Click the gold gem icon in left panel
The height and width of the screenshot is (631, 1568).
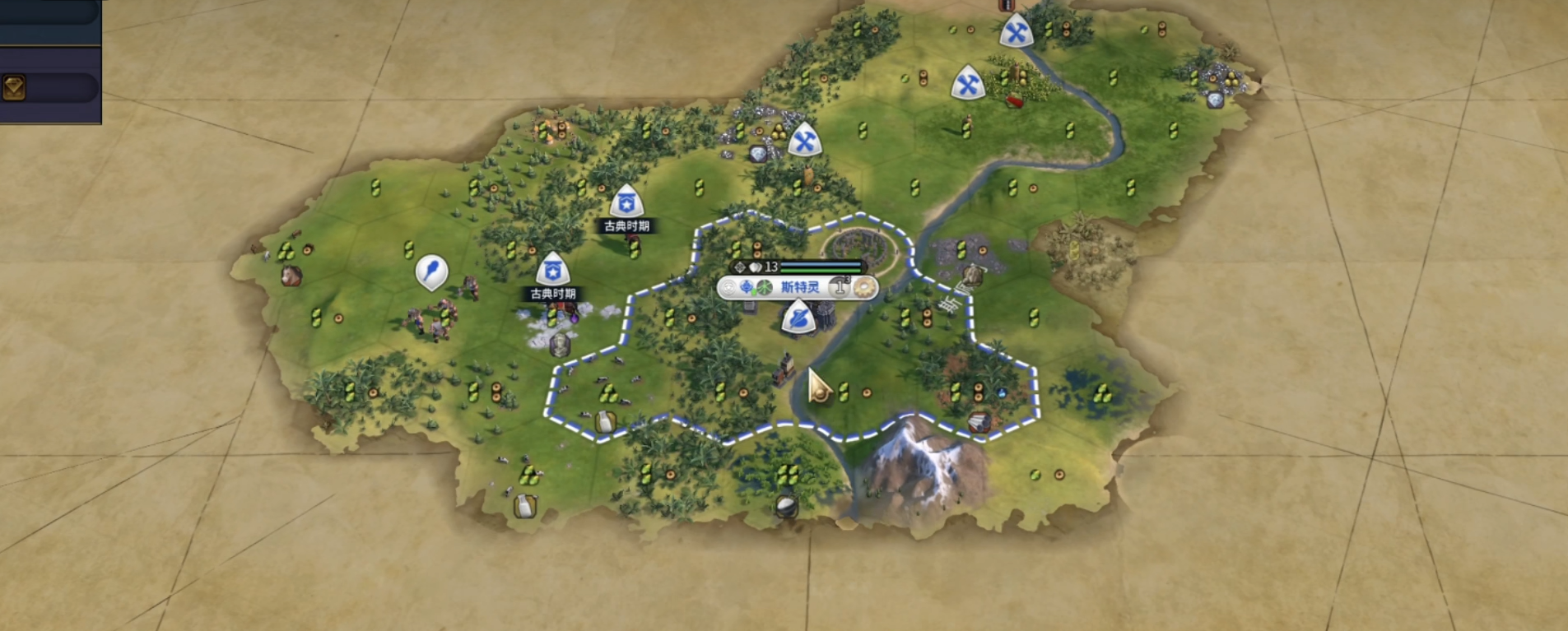tap(14, 87)
